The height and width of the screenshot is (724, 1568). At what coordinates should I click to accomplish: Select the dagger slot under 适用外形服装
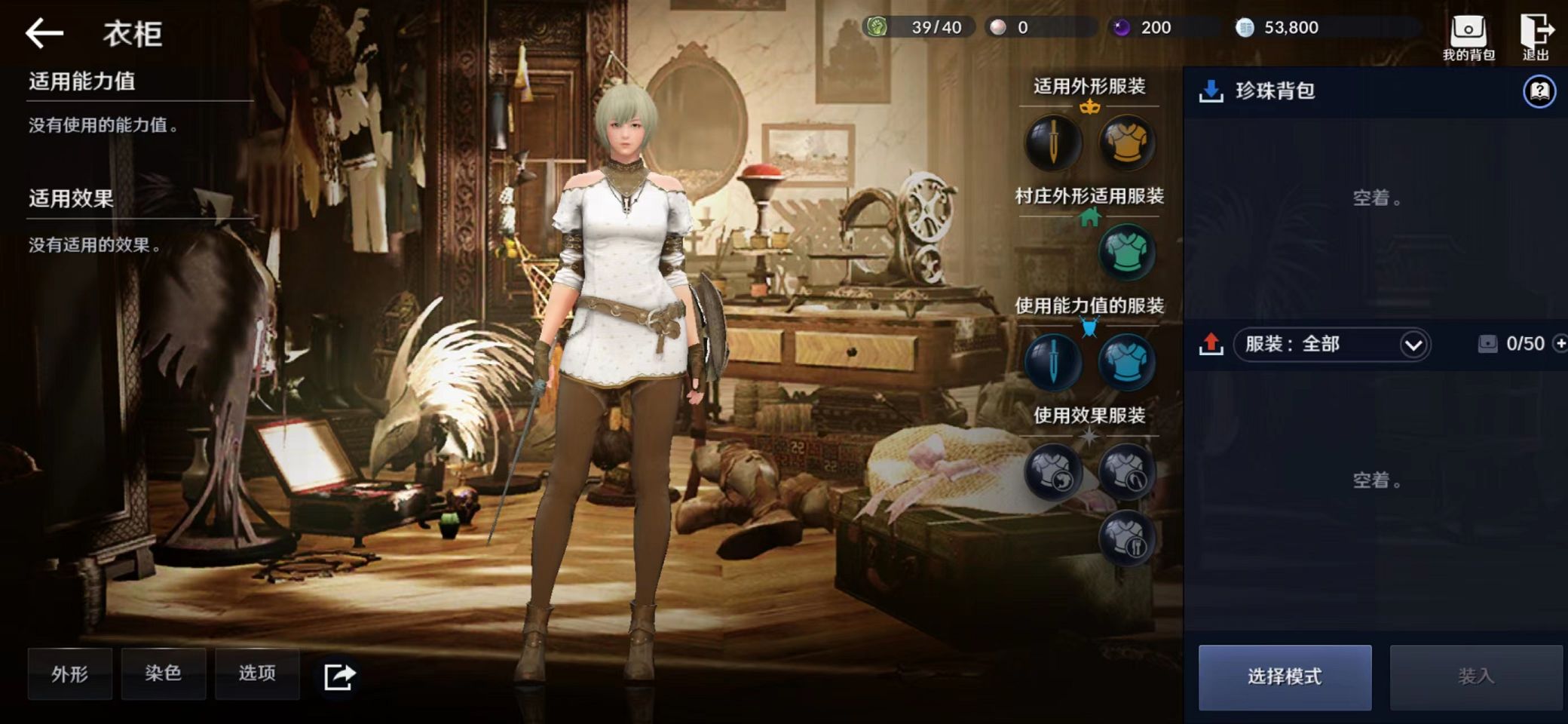click(x=1053, y=142)
